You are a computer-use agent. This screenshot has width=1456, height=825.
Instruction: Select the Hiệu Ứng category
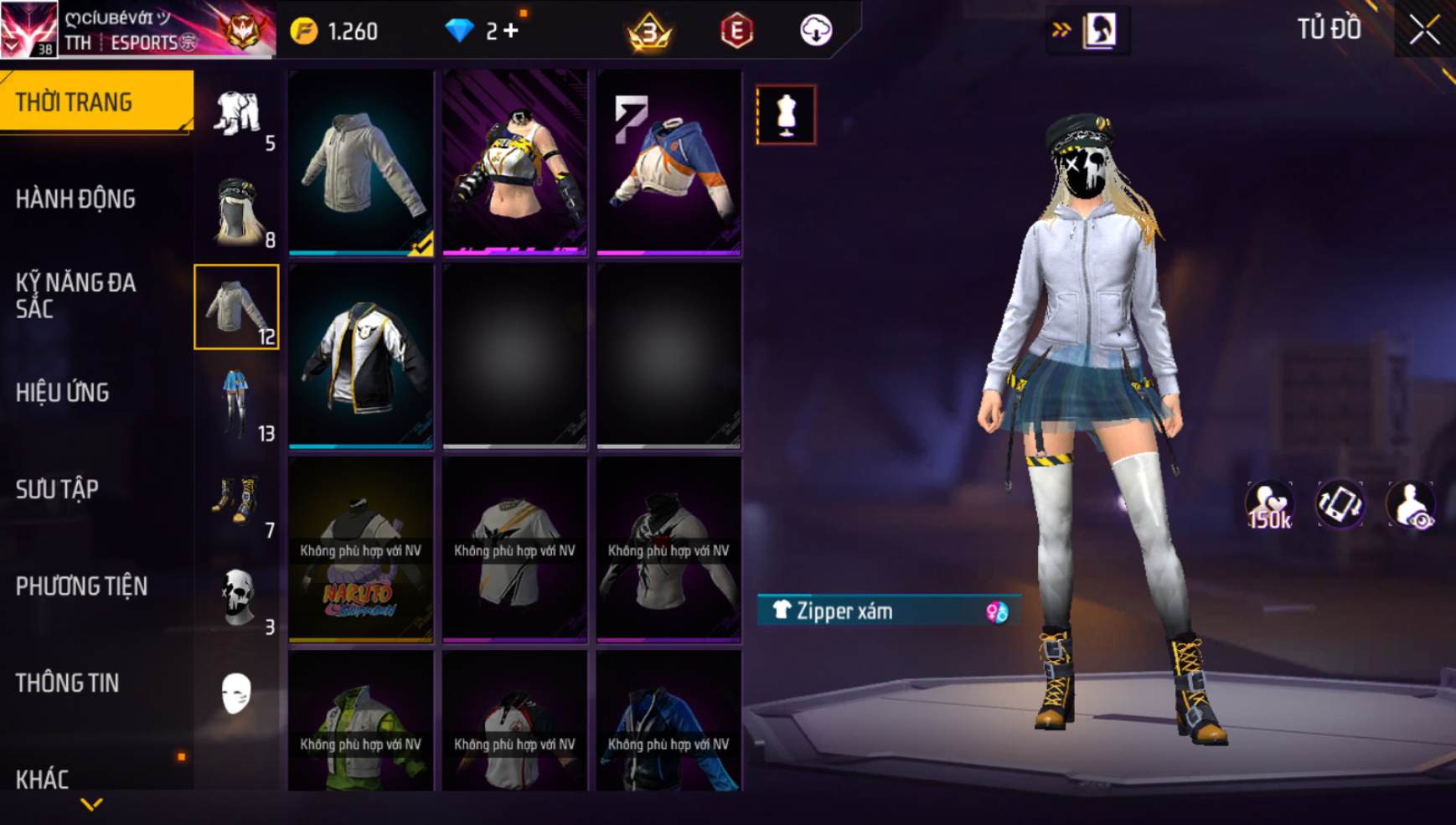(x=63, y=392)
